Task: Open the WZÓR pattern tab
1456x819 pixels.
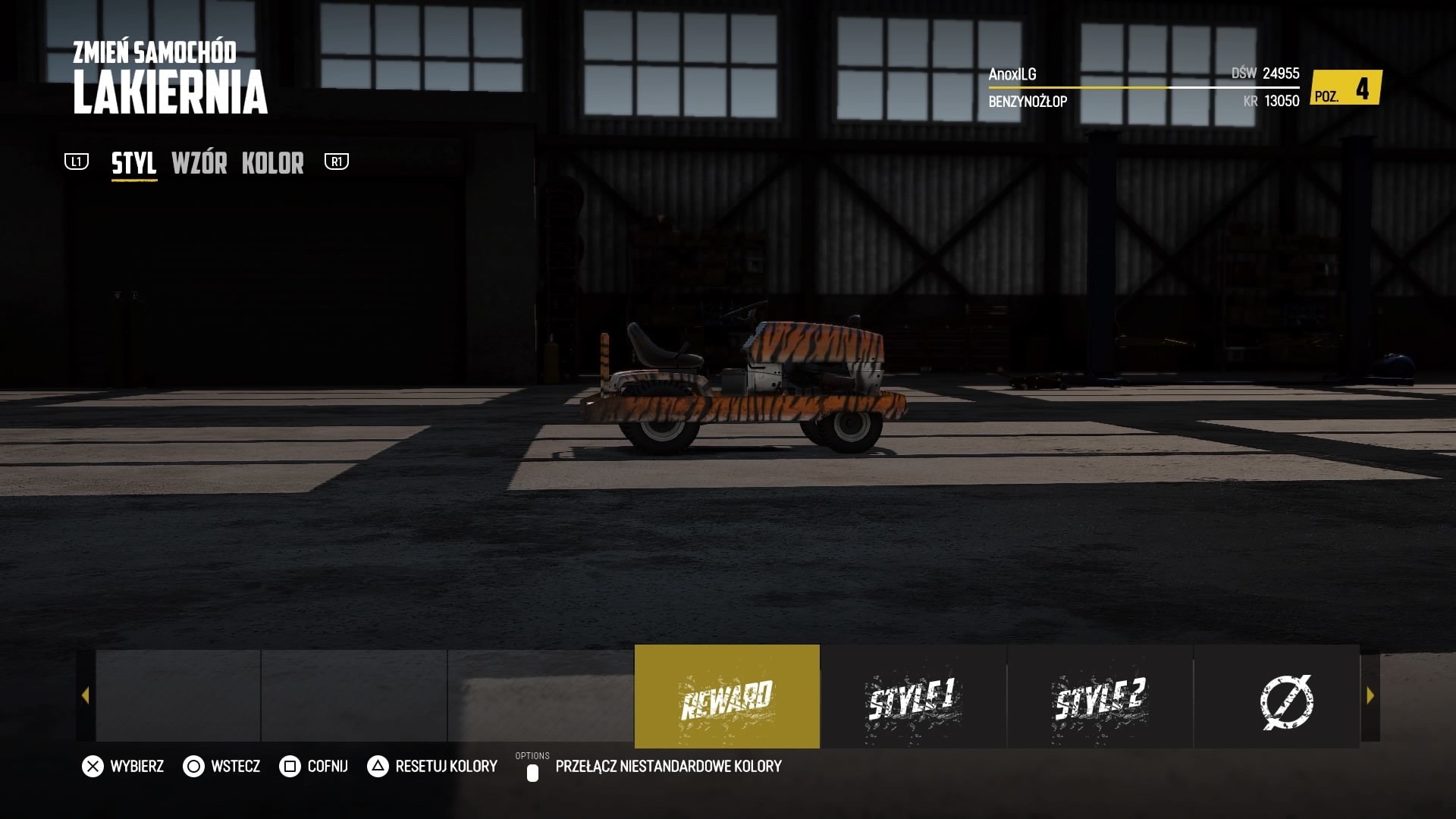Action: 199,163
